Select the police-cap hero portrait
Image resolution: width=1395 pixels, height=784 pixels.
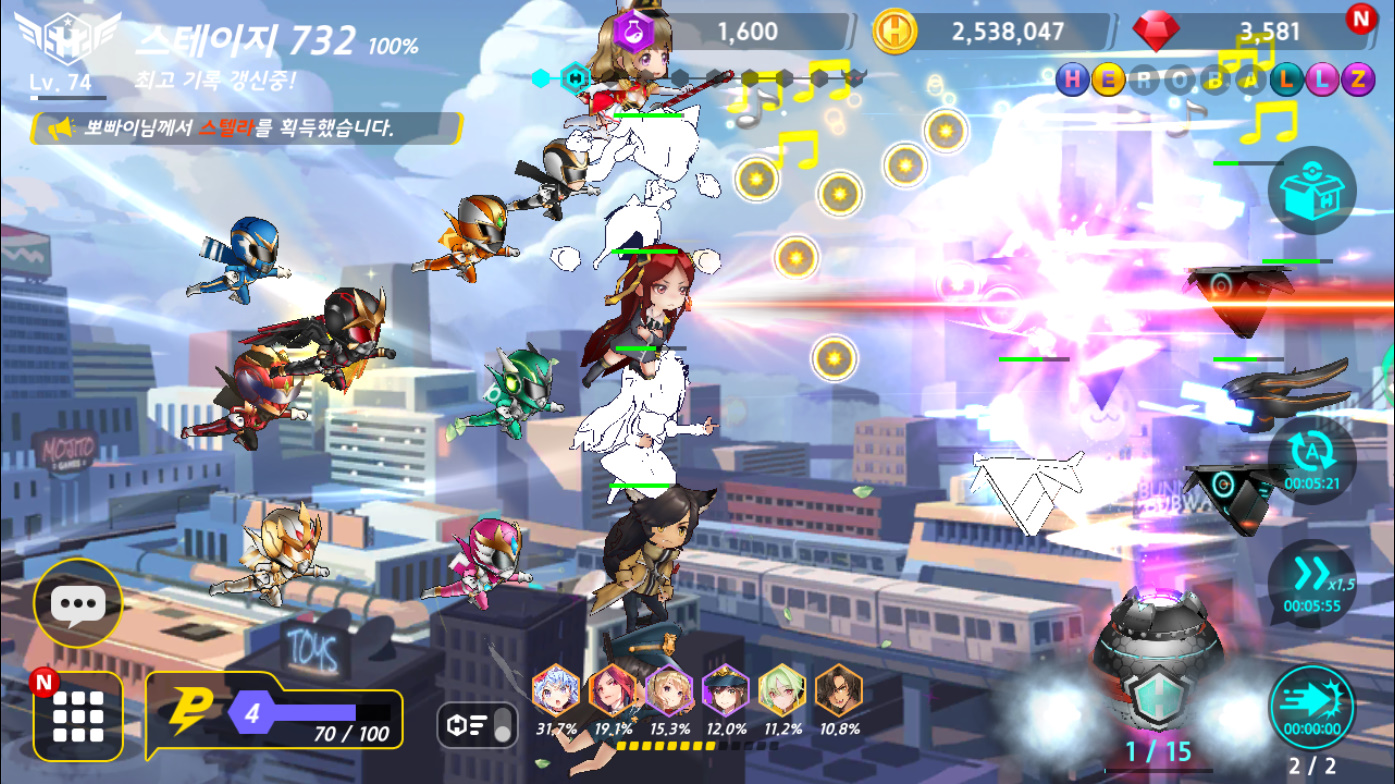click(726, 690)
